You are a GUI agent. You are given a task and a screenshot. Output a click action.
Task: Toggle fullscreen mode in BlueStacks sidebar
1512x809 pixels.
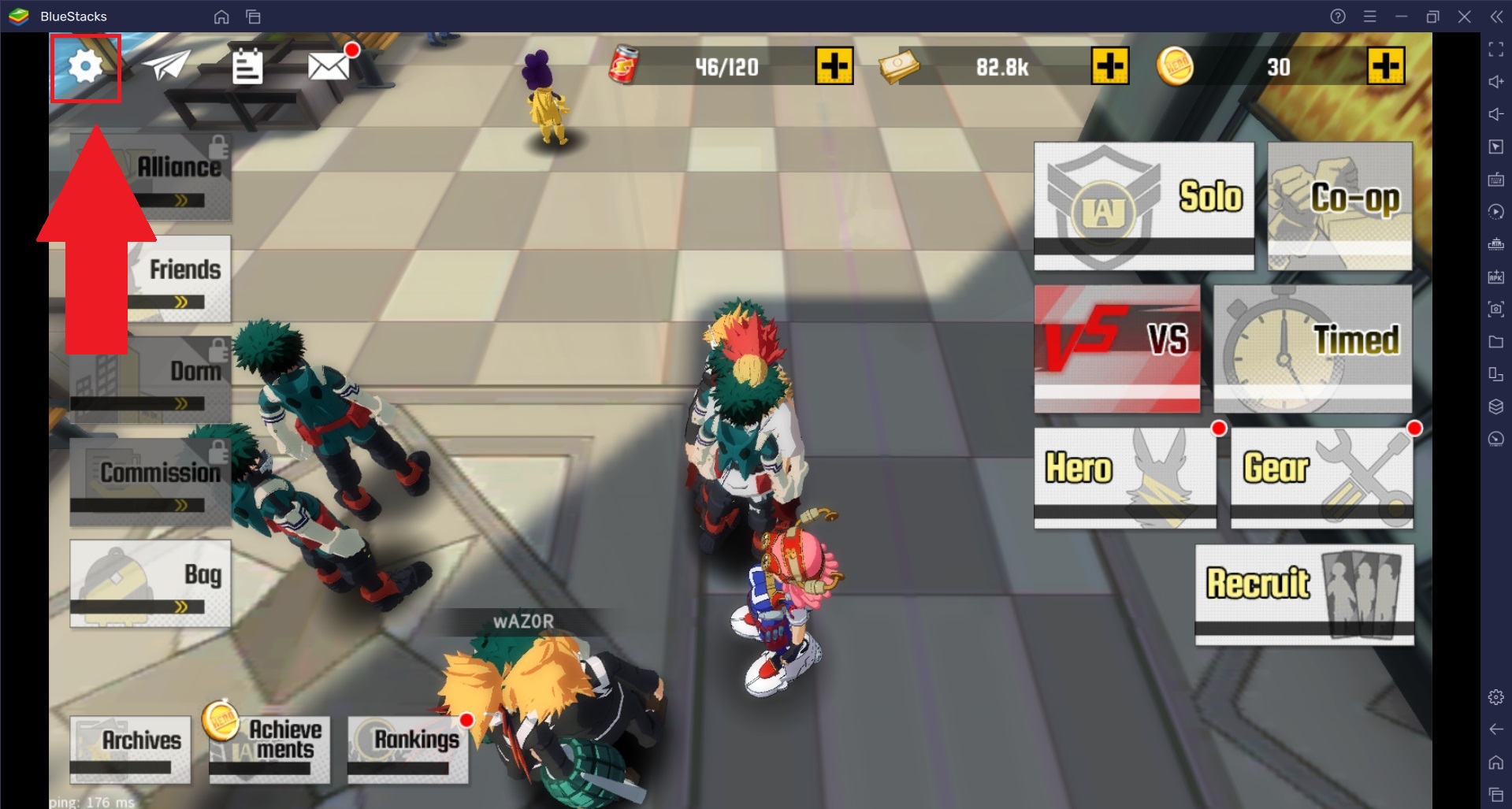1495,50
